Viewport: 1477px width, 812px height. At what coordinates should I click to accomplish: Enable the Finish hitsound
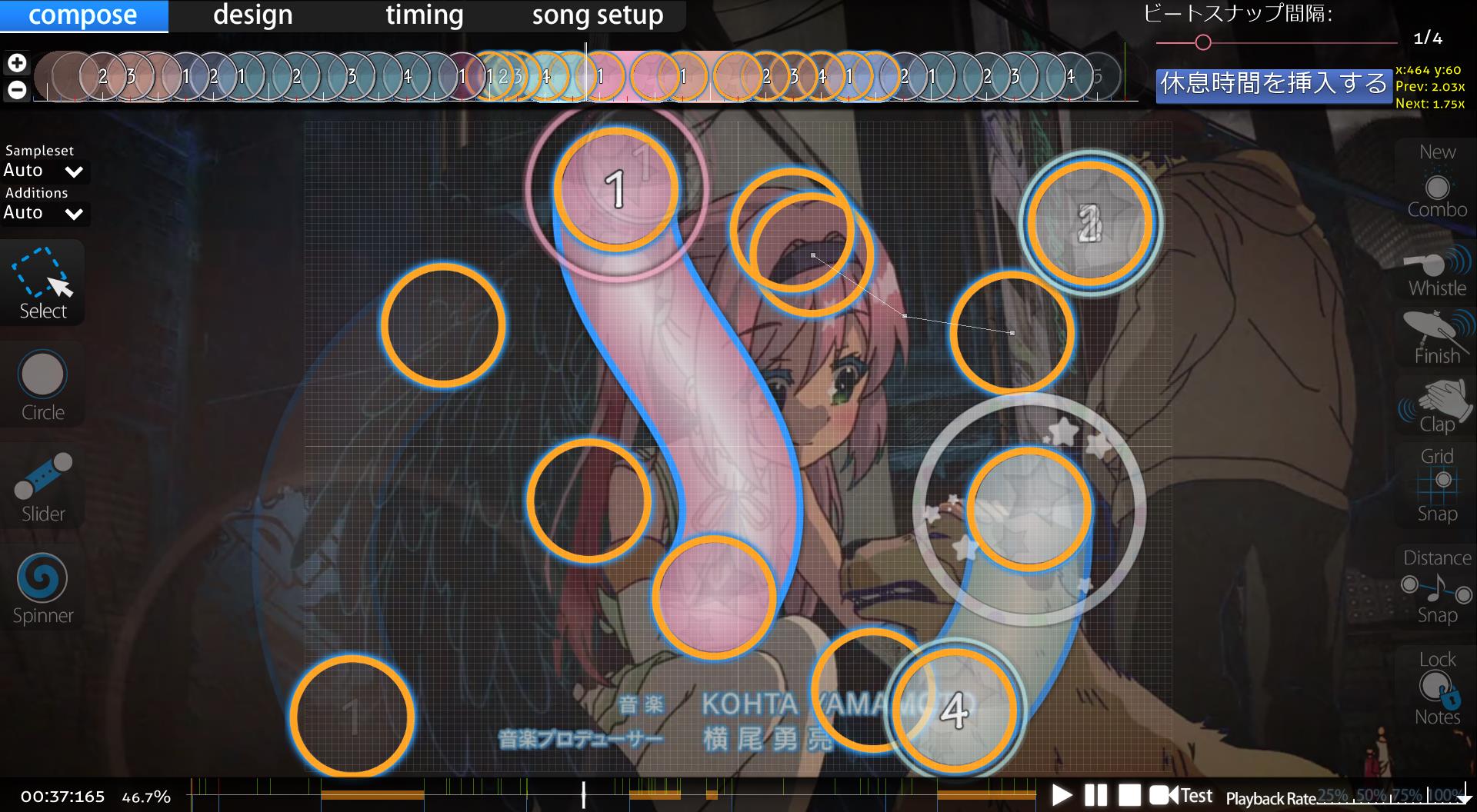(x=1437, y=338)
